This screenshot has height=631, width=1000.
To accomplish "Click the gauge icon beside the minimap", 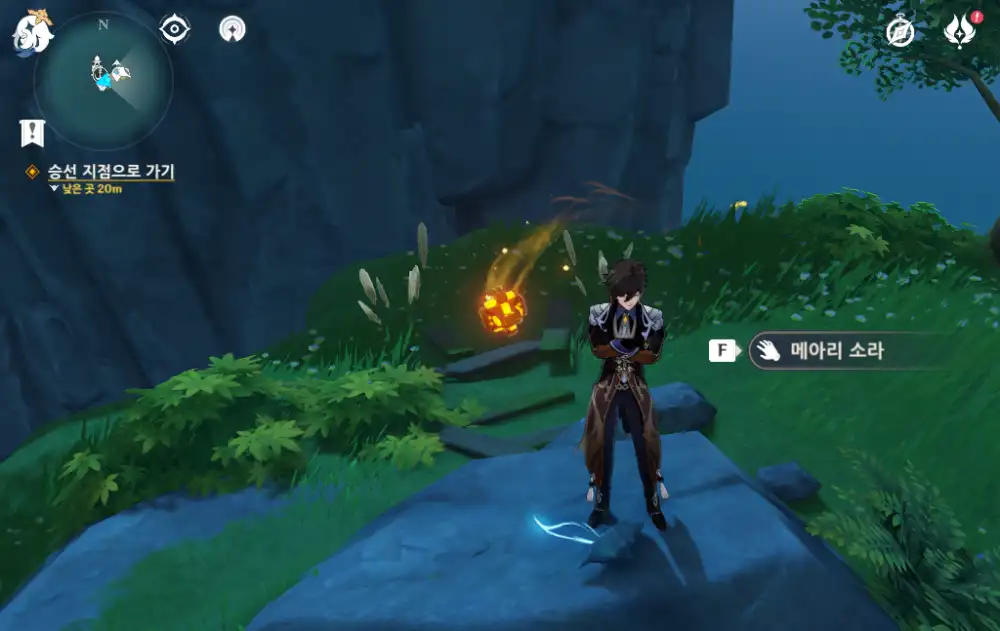I will point(233,29).
